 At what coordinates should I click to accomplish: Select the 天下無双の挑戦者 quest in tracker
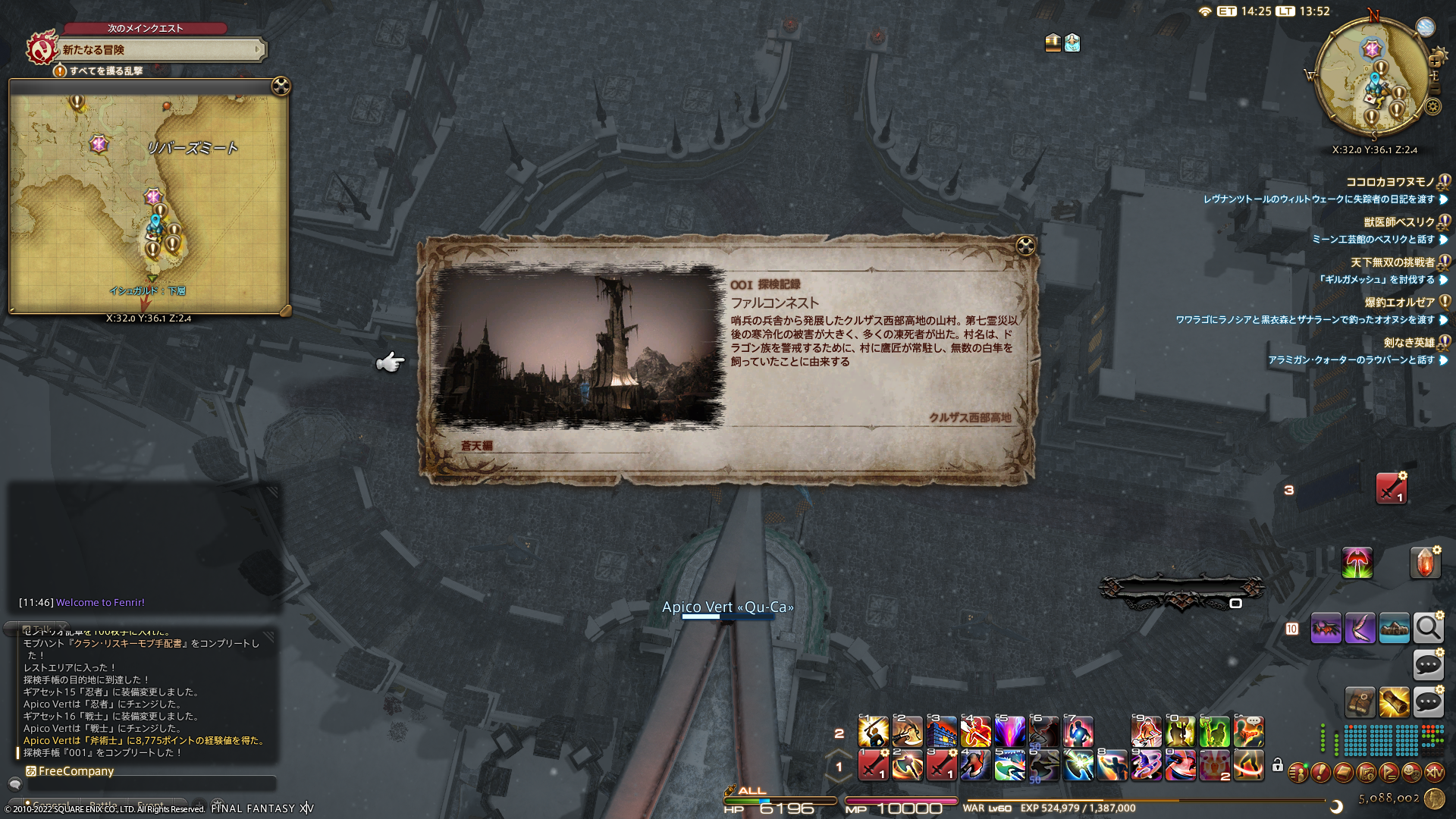1392,262
